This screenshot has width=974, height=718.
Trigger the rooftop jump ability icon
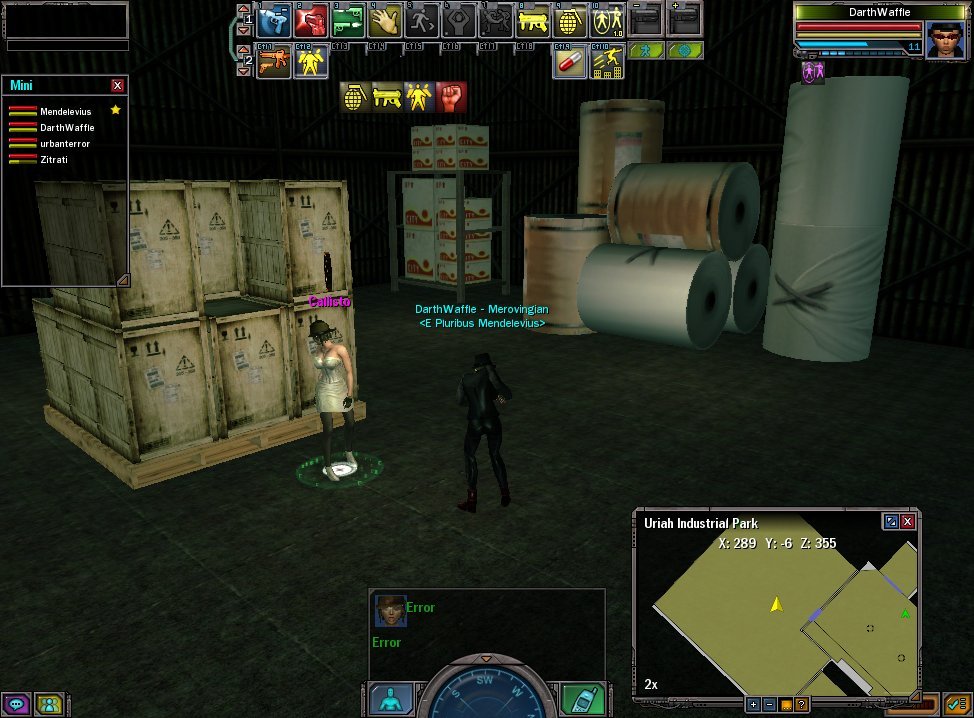click(607, 62)
